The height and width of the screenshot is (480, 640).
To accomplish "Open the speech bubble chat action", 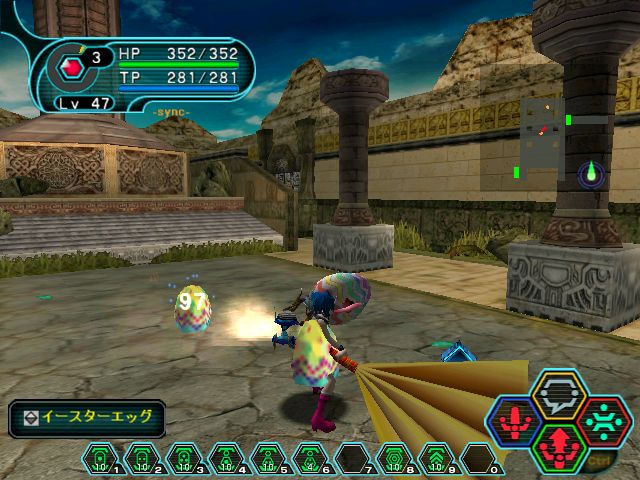I will (559, 393).
